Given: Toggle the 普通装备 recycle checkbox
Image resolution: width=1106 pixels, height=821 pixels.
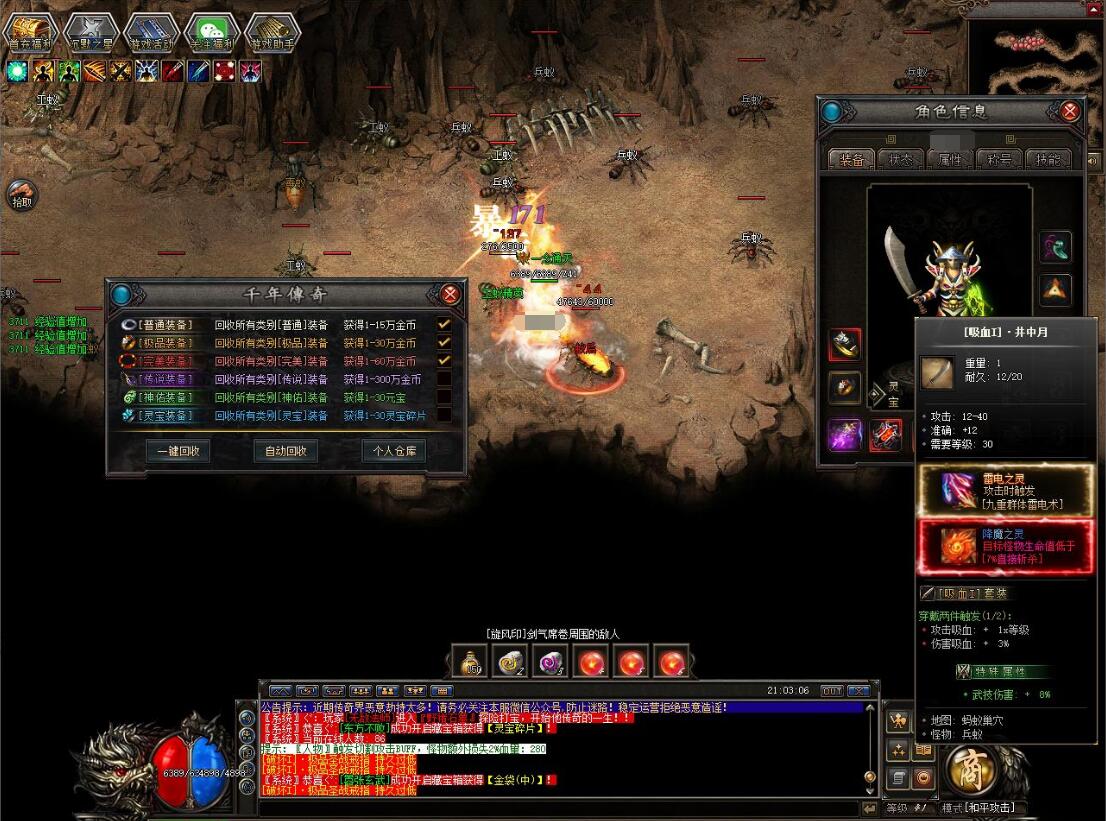Looking at the screenshot, I should tap(443, 324).
